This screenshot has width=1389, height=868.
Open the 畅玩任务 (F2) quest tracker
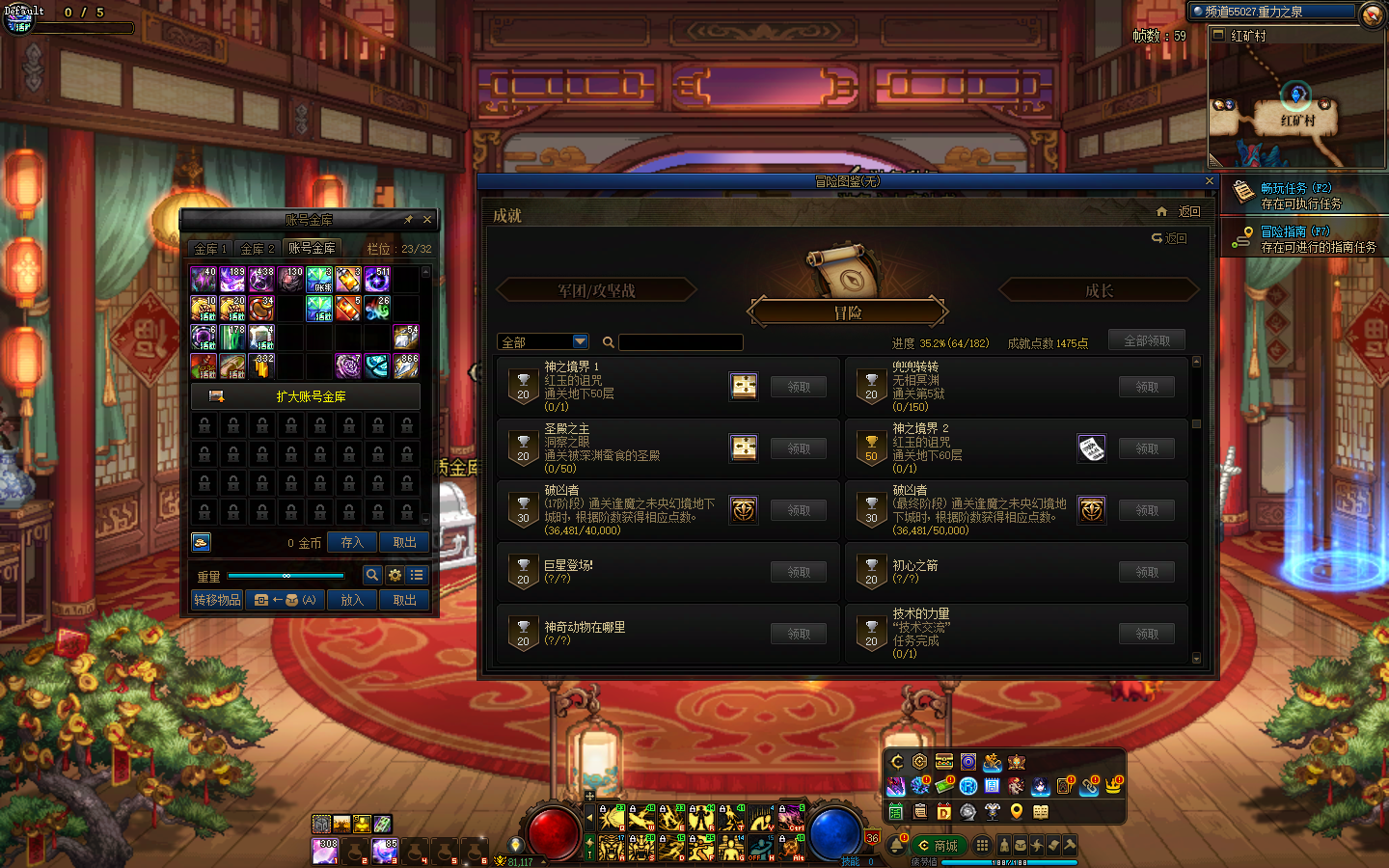pyautogui.click(x=1295, y=189)
